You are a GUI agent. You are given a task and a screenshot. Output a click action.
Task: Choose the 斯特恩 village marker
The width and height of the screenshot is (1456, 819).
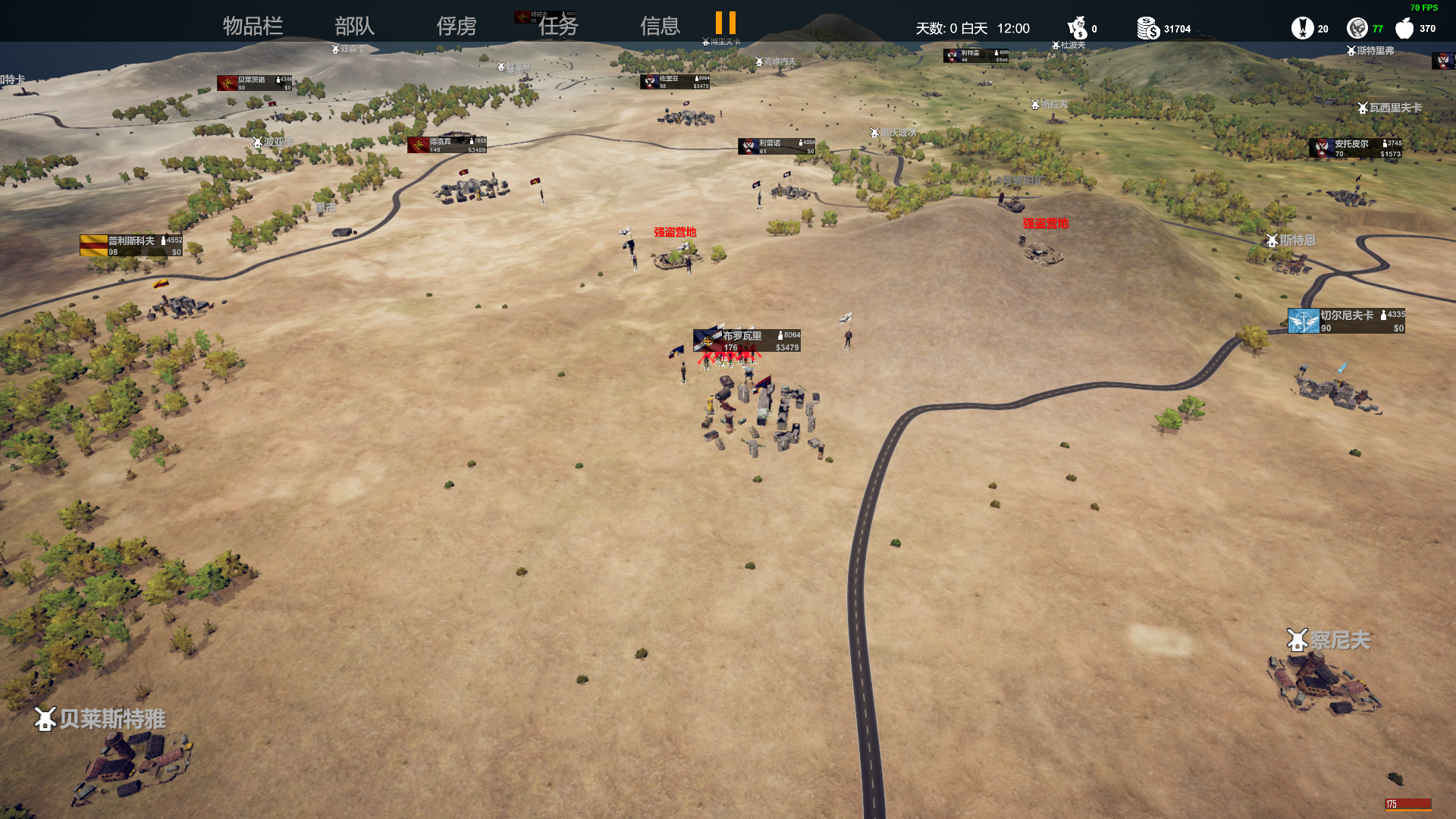click(x=1290, y=240)
